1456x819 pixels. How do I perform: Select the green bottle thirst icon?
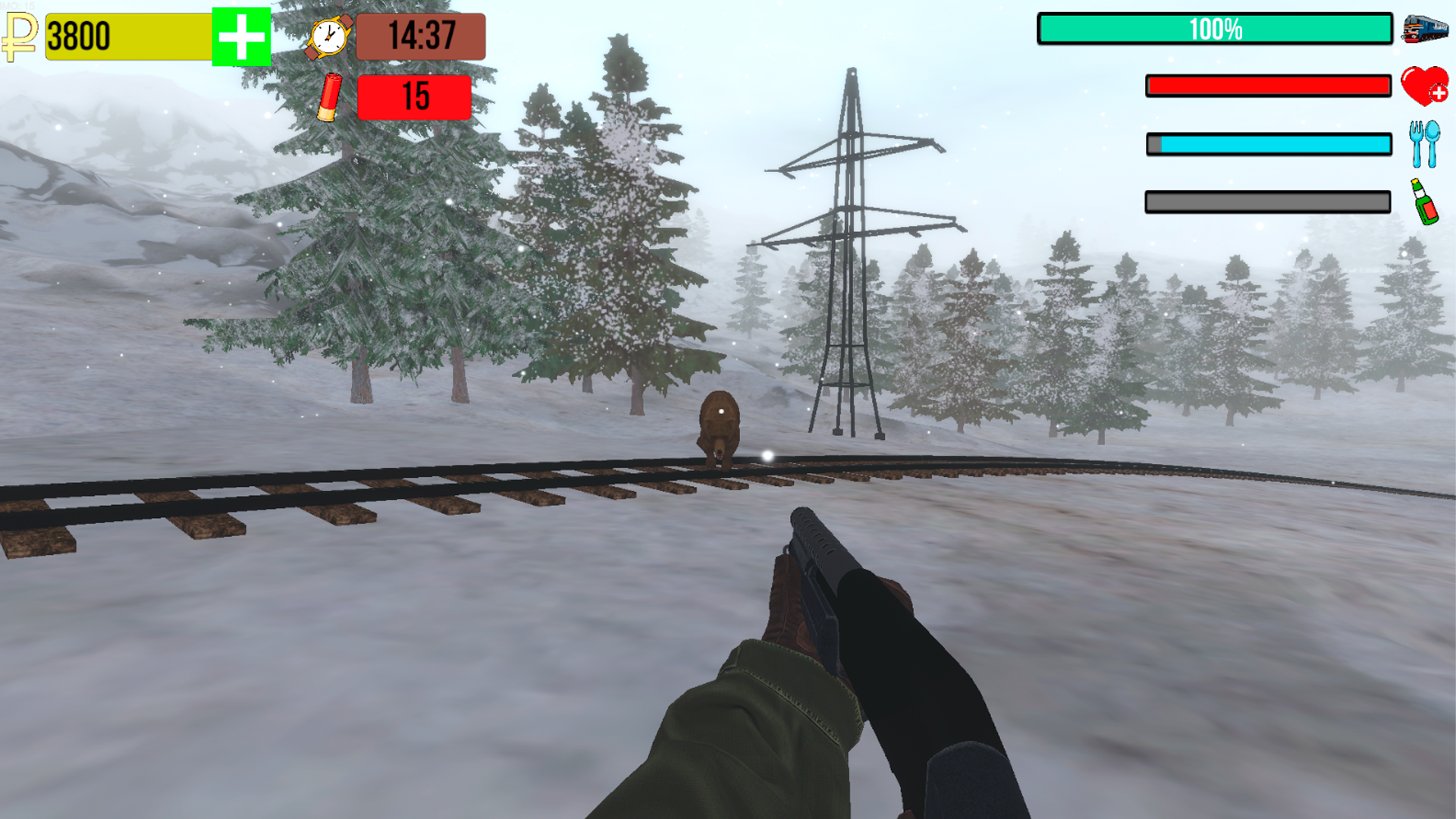(1423, 201)
